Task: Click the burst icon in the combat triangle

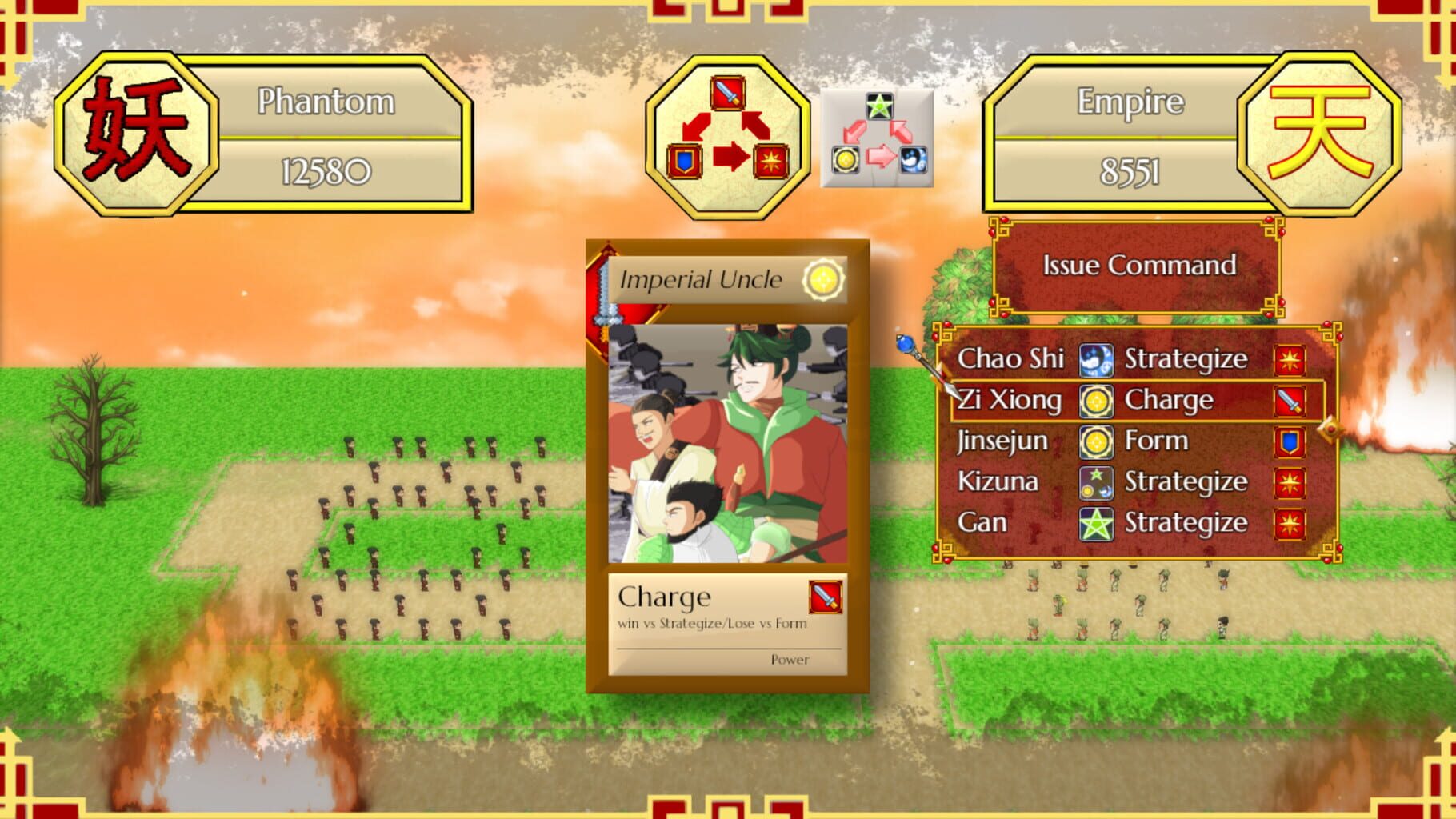Action: tap(770, 160)
